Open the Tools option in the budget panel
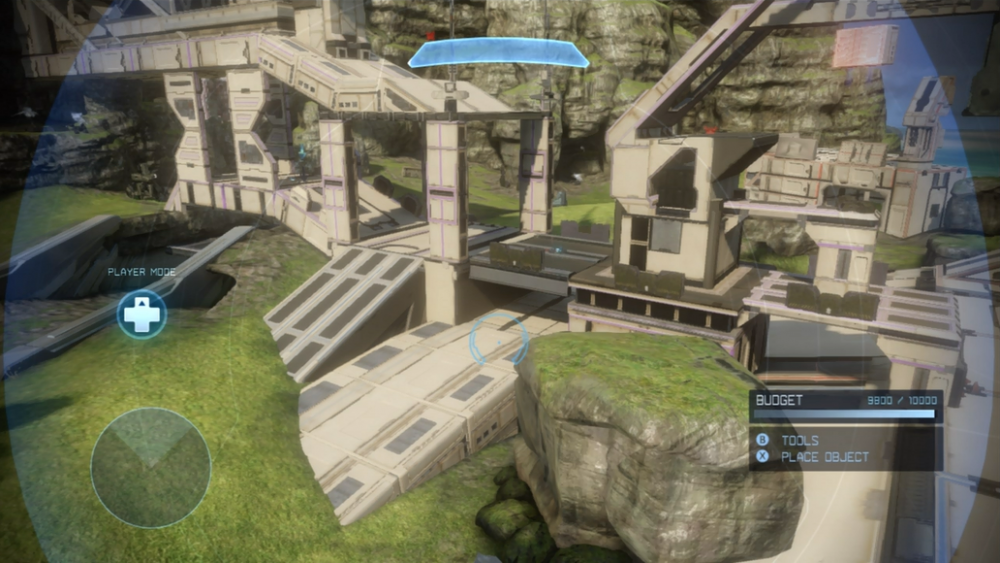1000x563 pixels. click(799, 440)
